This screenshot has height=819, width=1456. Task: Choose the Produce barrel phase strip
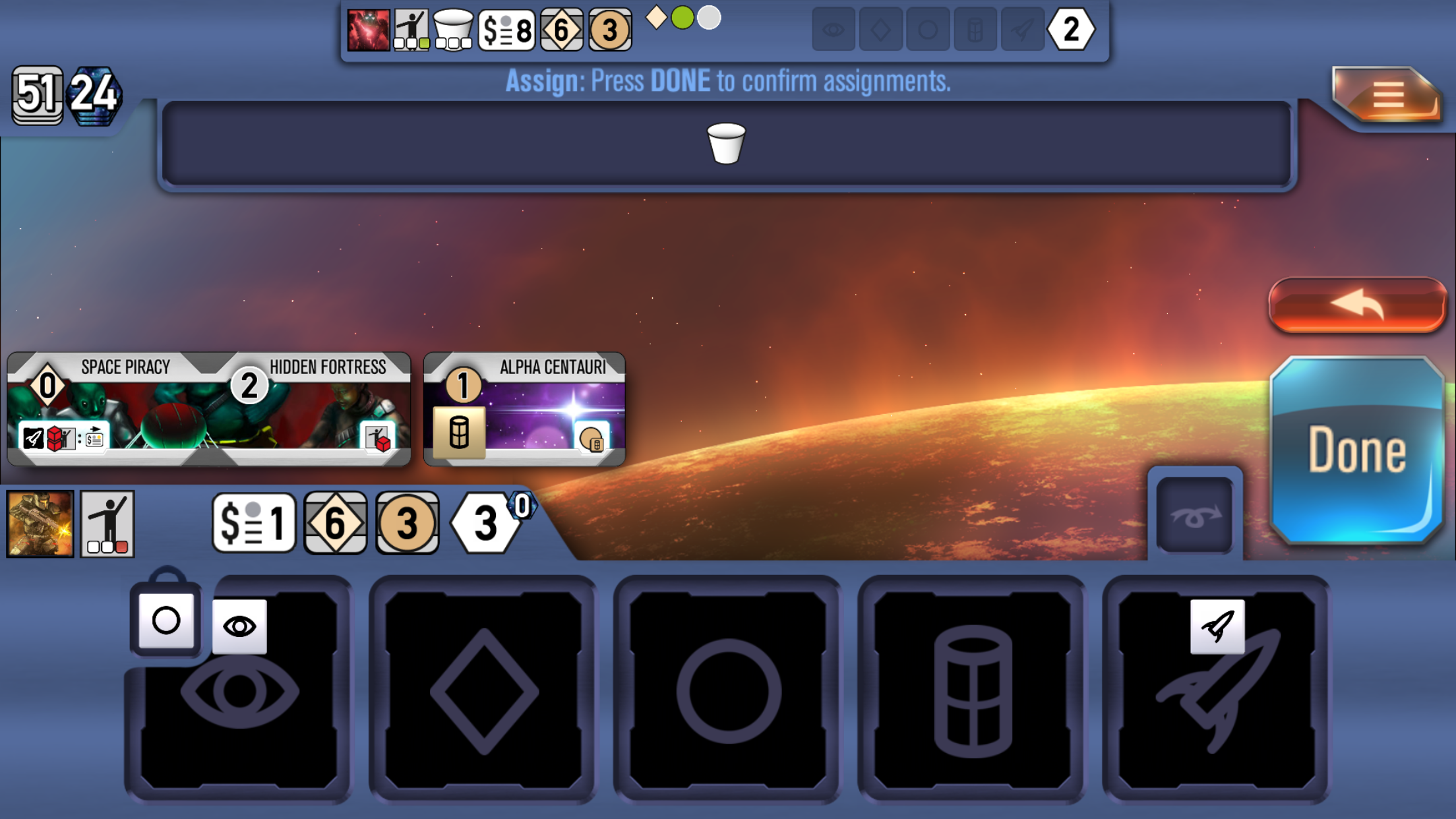973,690
